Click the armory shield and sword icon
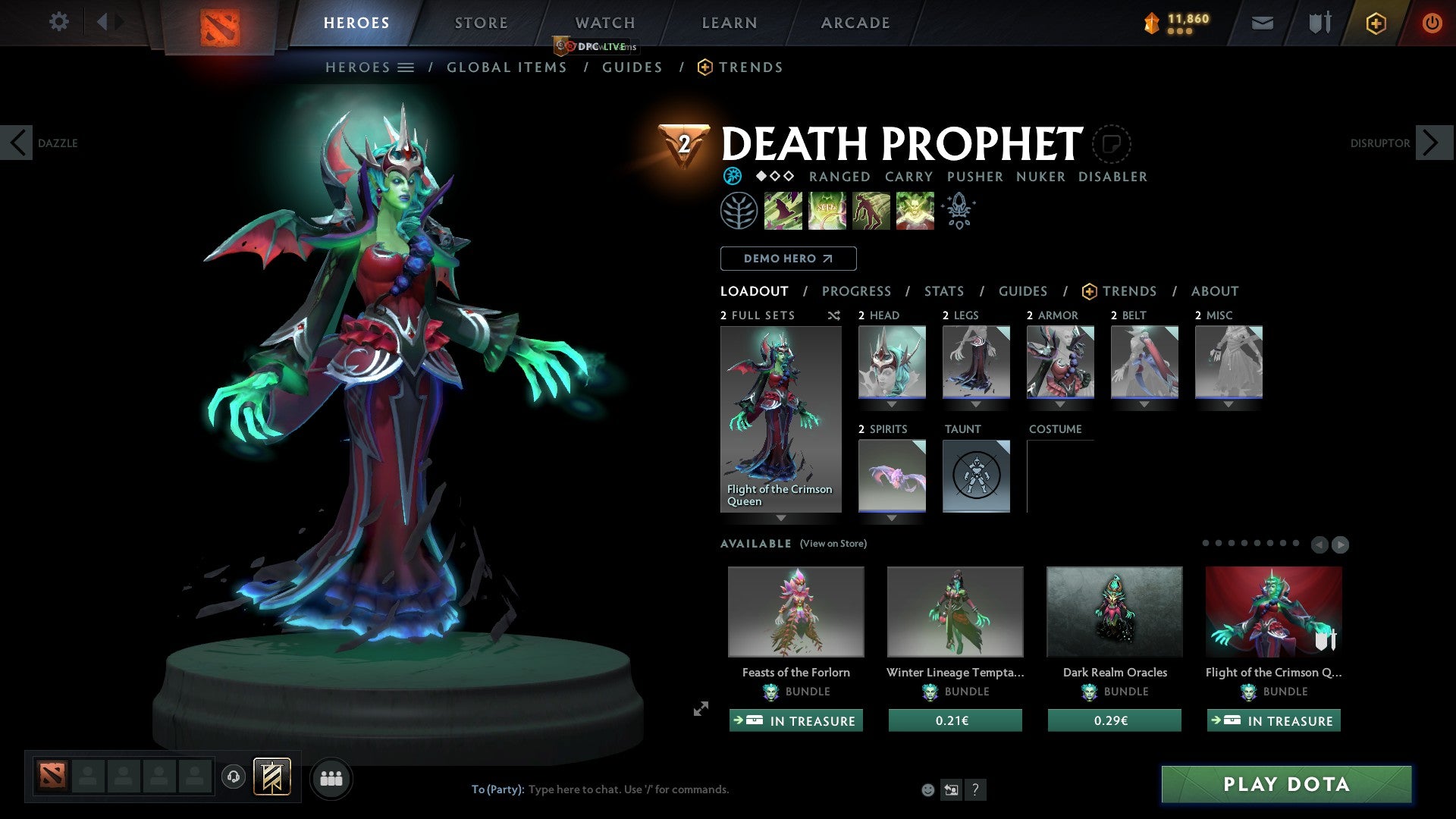Image resolution: width=1456 pixels, height=819 pixels. coord(1319,22)
